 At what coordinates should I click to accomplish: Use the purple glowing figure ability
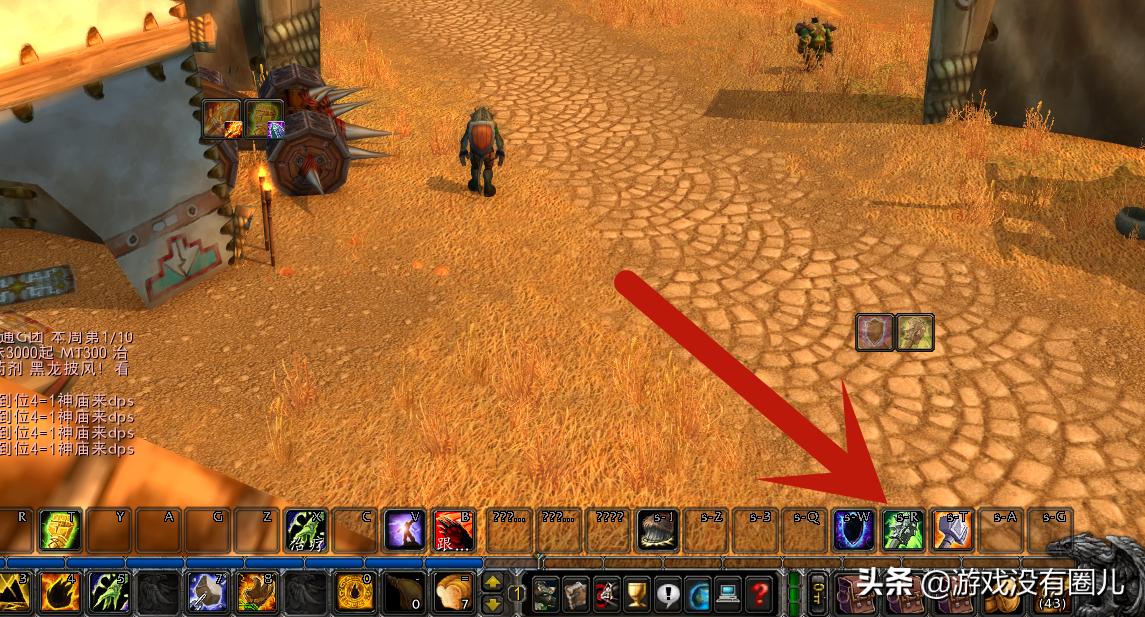coord(404,530)
